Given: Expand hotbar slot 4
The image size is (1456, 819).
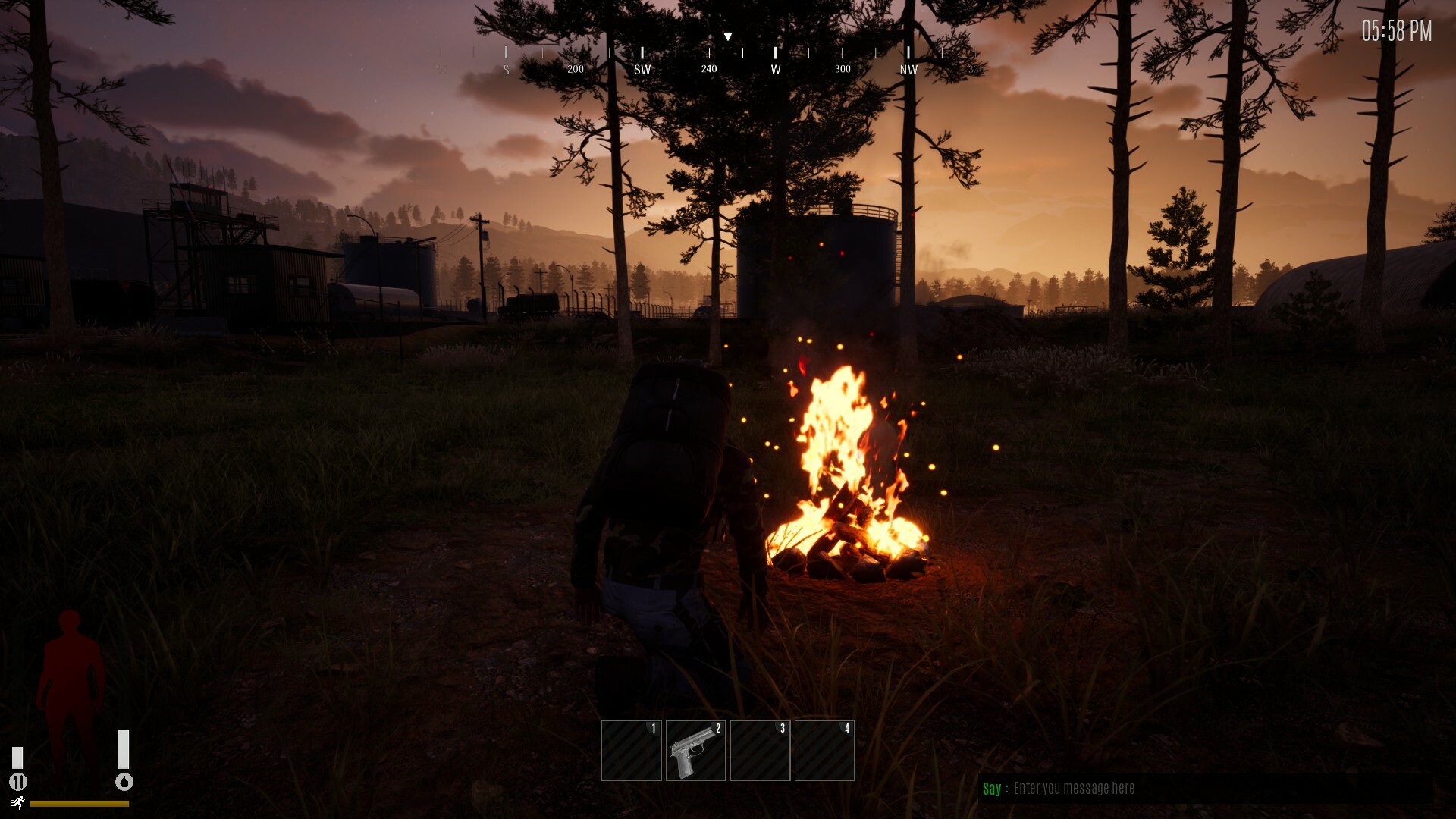Looking at the screenshot, I should pyautogui.click(x=825, y=751).
